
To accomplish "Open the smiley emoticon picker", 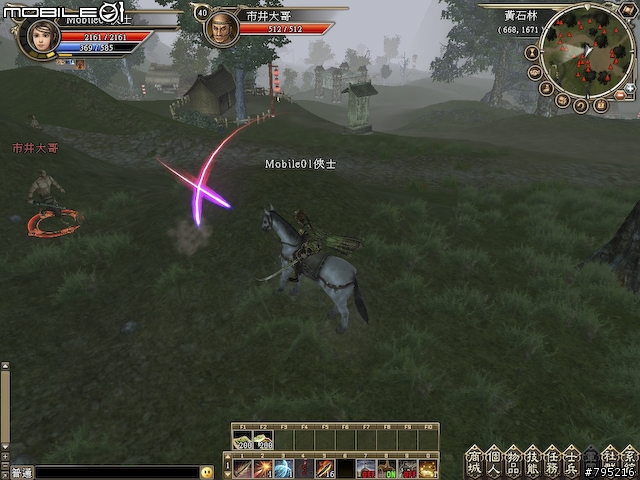I will (x=207, y=472).
